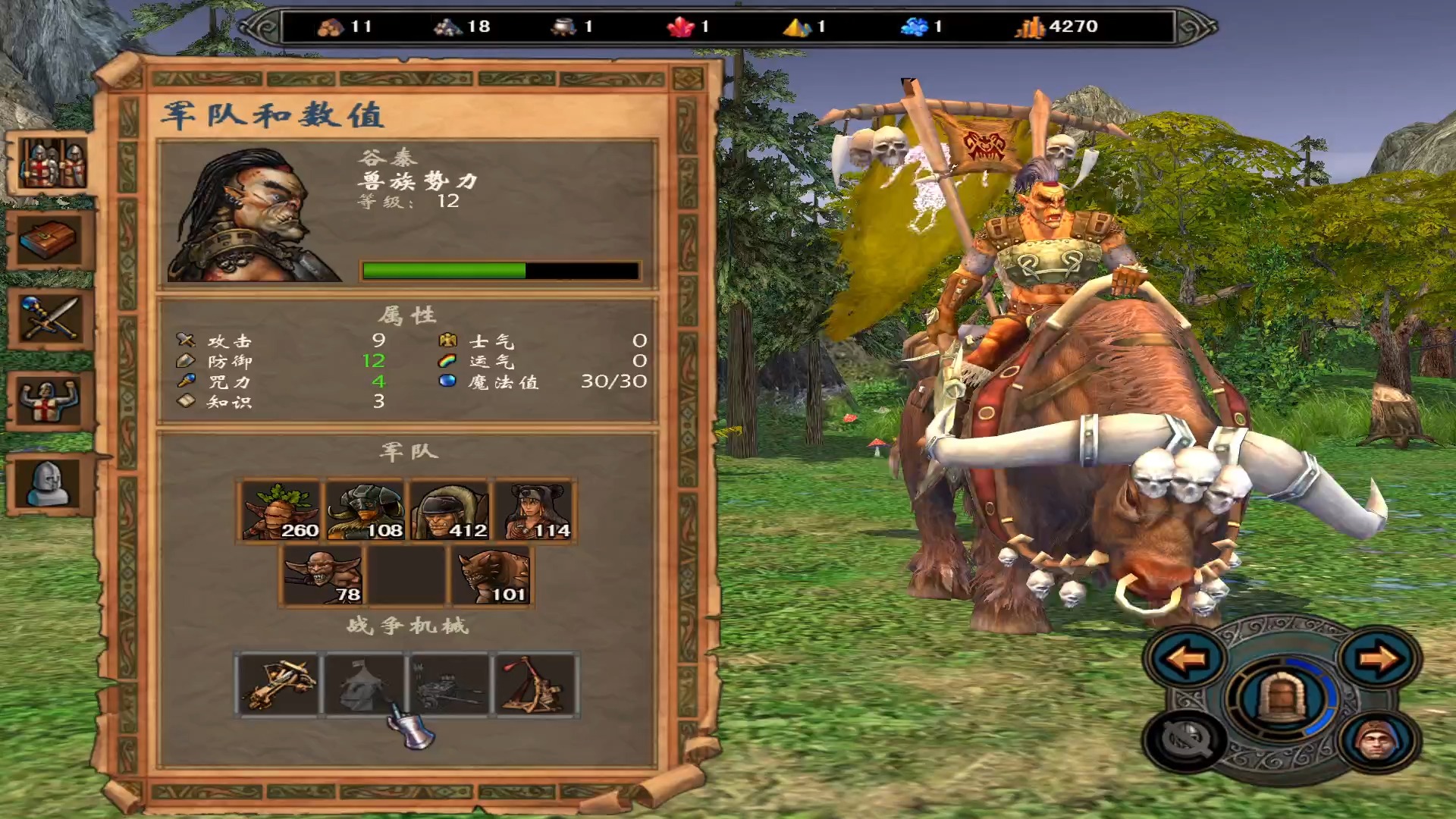Pick the shaman stack of 114

pos(535,510)
